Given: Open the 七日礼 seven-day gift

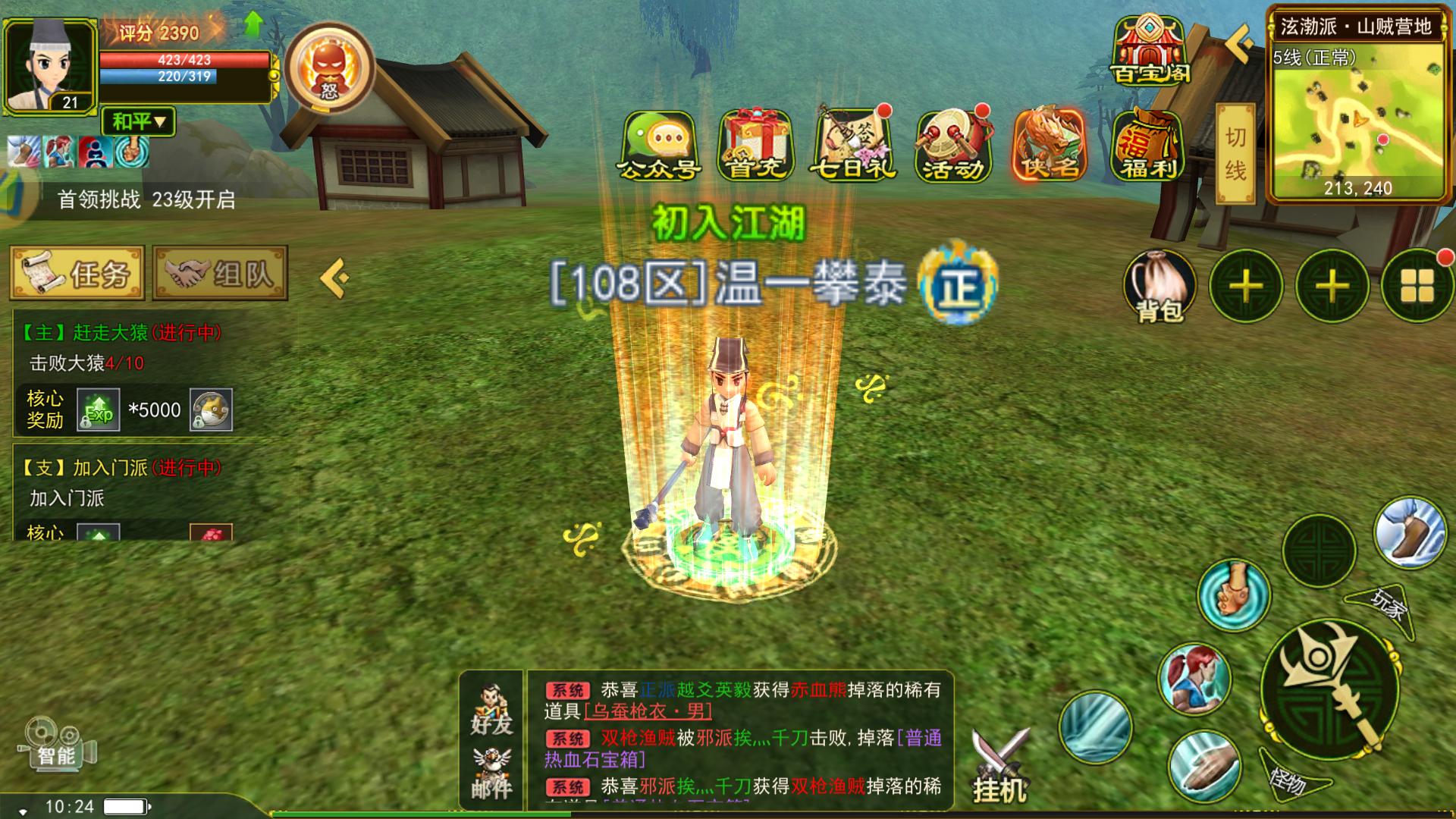Looking at the screenshot, I should [854, 144].
